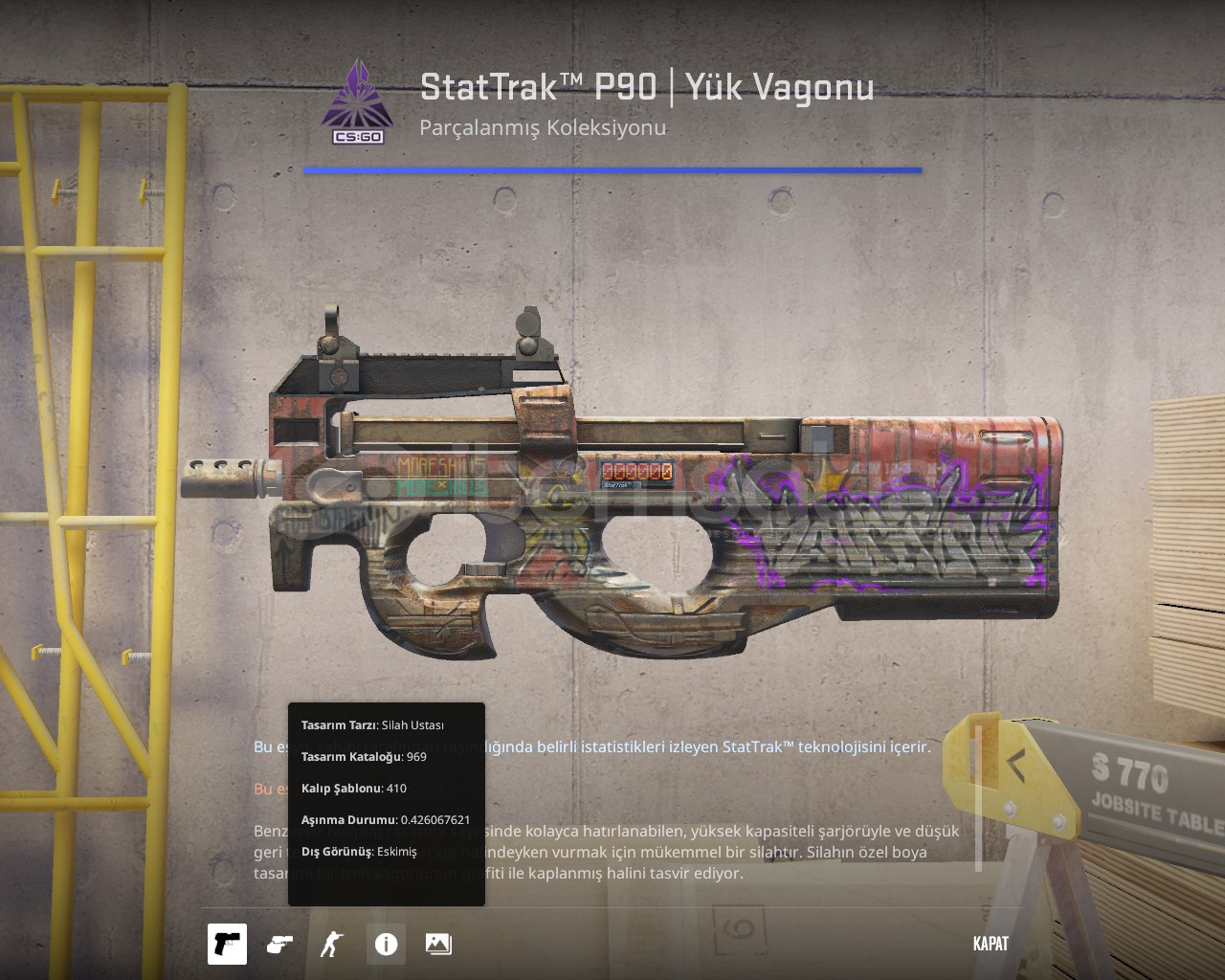Open the picture gallery icon
1225x980 pixels.
[438, 944]
